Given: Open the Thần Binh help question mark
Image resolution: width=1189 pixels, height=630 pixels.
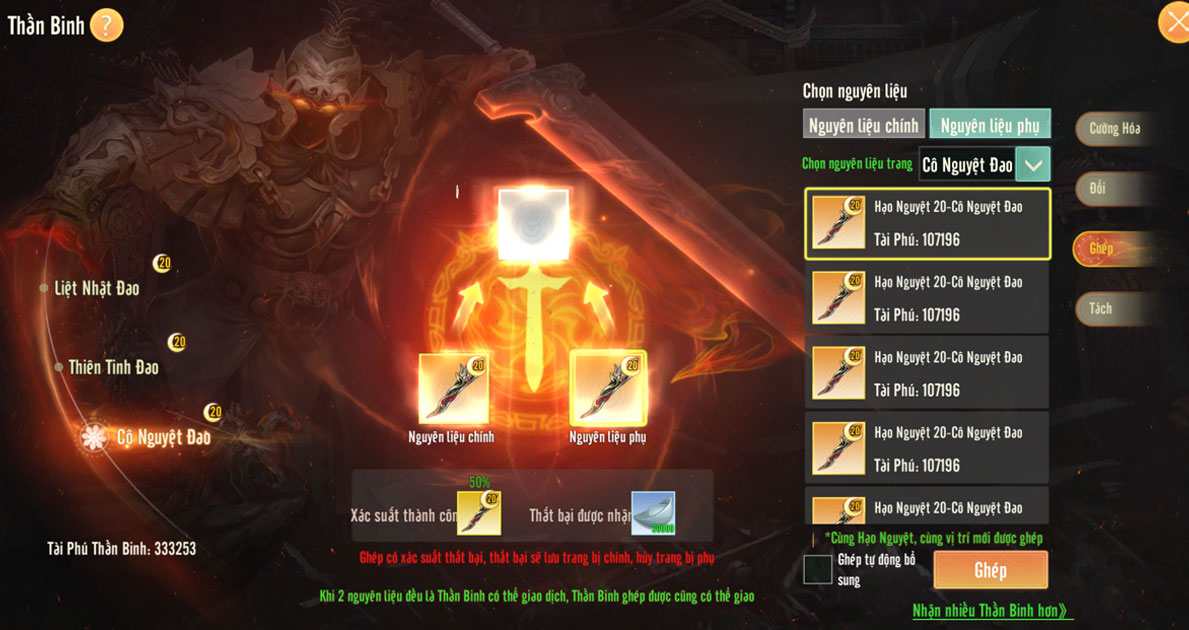Looking at the screenshot, I should coord(107,25).
